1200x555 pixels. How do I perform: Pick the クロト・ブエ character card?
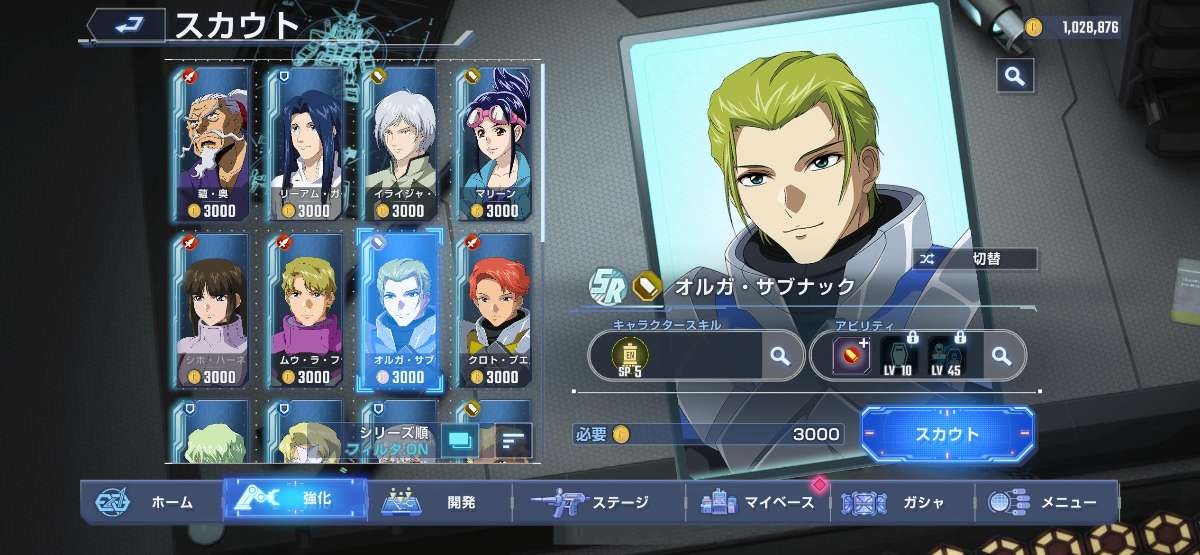(x=496, y=310)
